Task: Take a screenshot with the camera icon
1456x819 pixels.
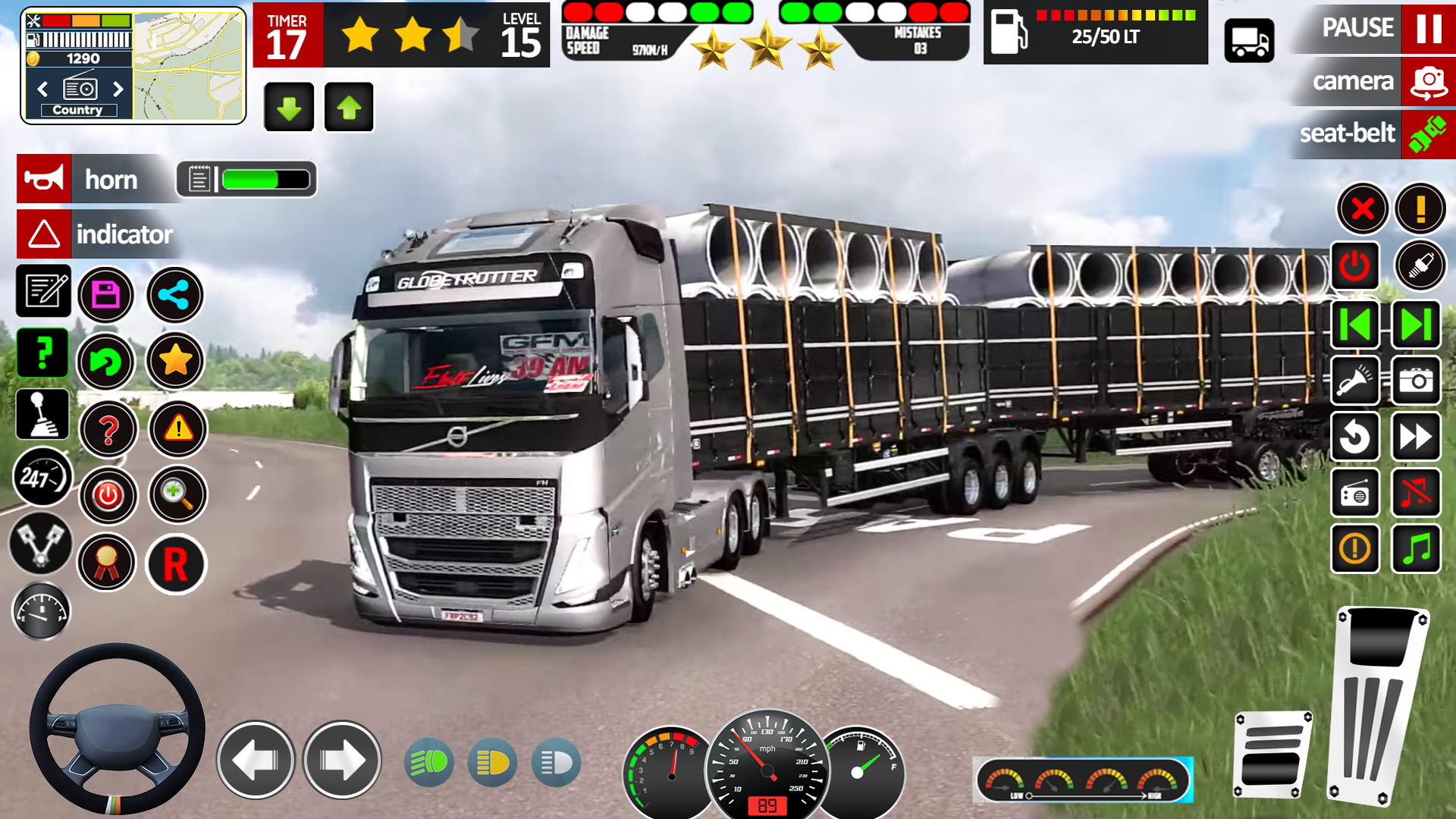Action: tap(1416, 381)
